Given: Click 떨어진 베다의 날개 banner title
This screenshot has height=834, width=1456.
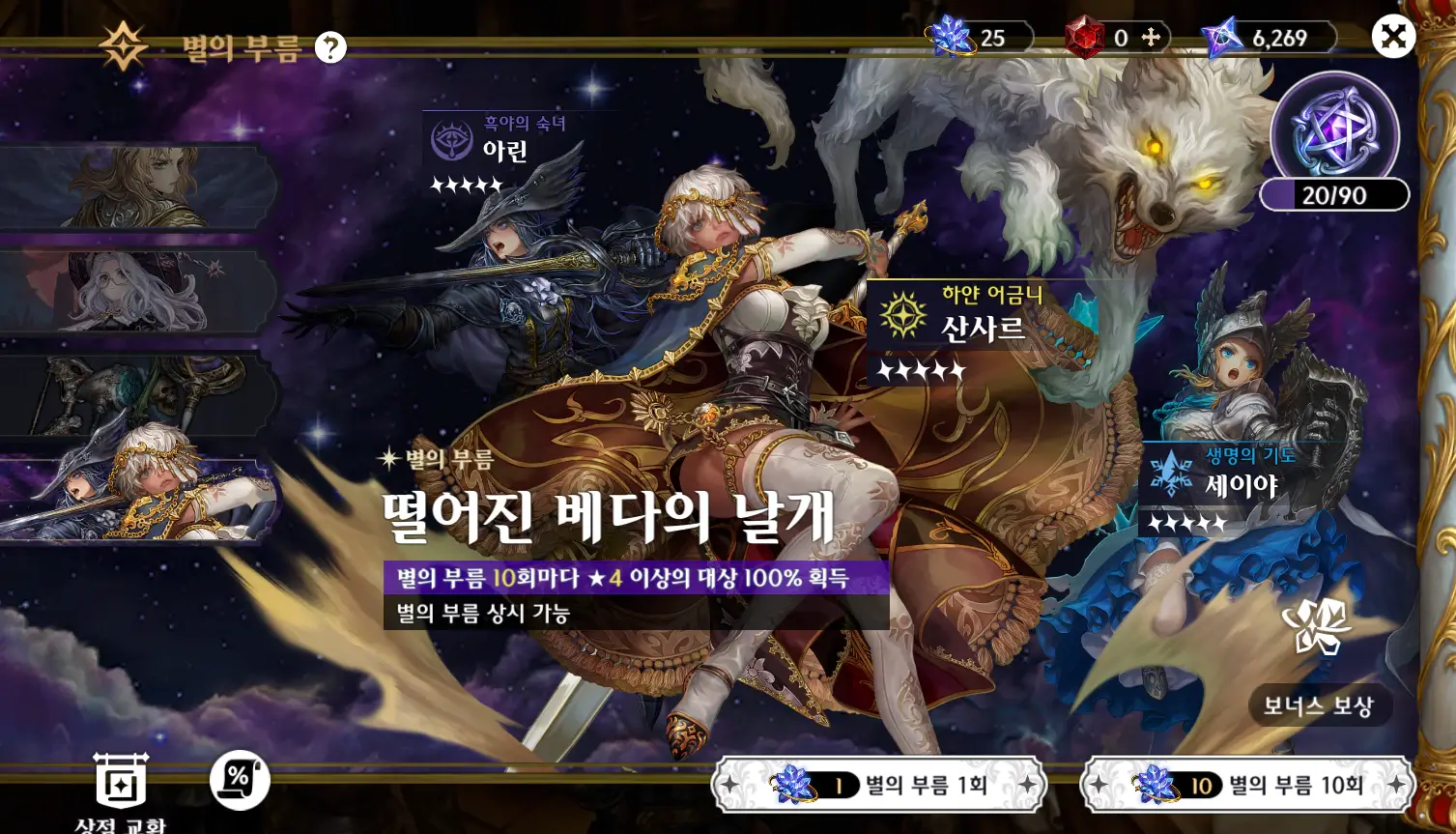Looking at the screenshot, I should 609,519.
